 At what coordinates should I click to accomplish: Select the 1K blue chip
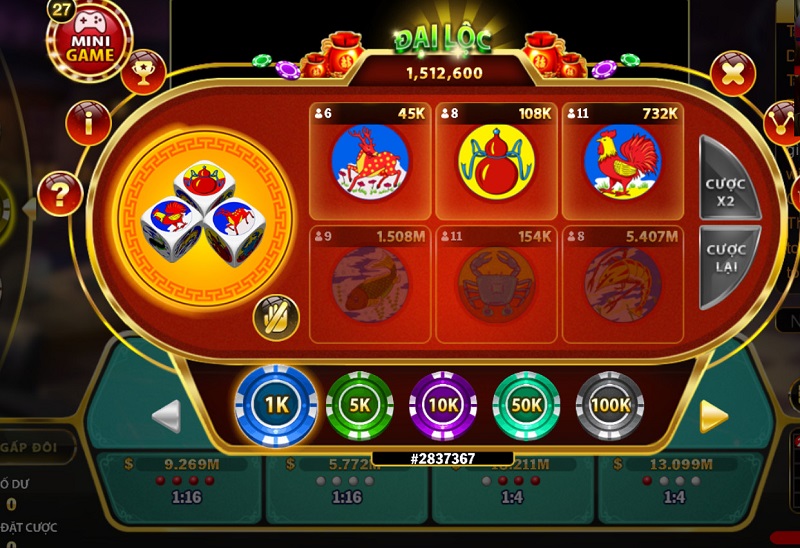click(275, 405)
